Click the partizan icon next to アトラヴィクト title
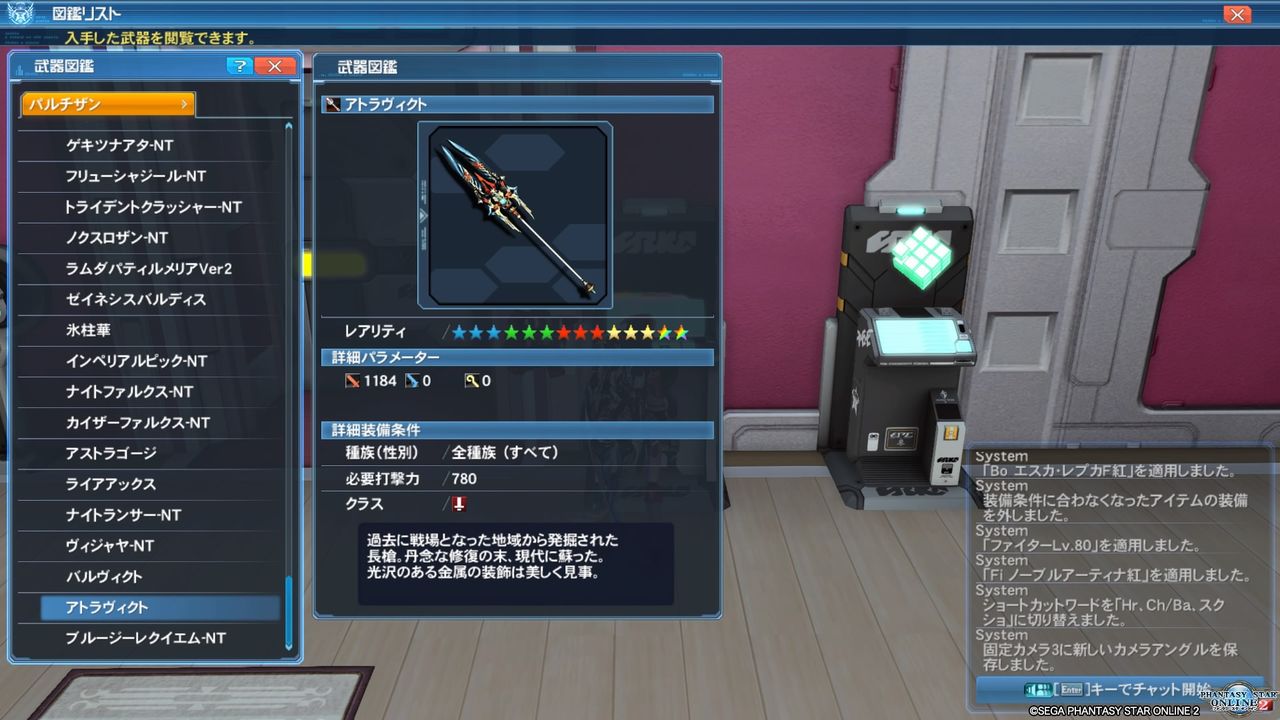The image size is (1280, 720). point(331,103)
